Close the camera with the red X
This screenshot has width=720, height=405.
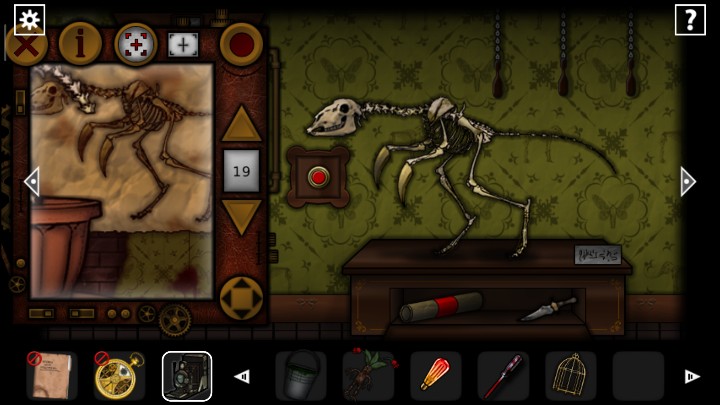pyautogui.click(x=26, y=44)
